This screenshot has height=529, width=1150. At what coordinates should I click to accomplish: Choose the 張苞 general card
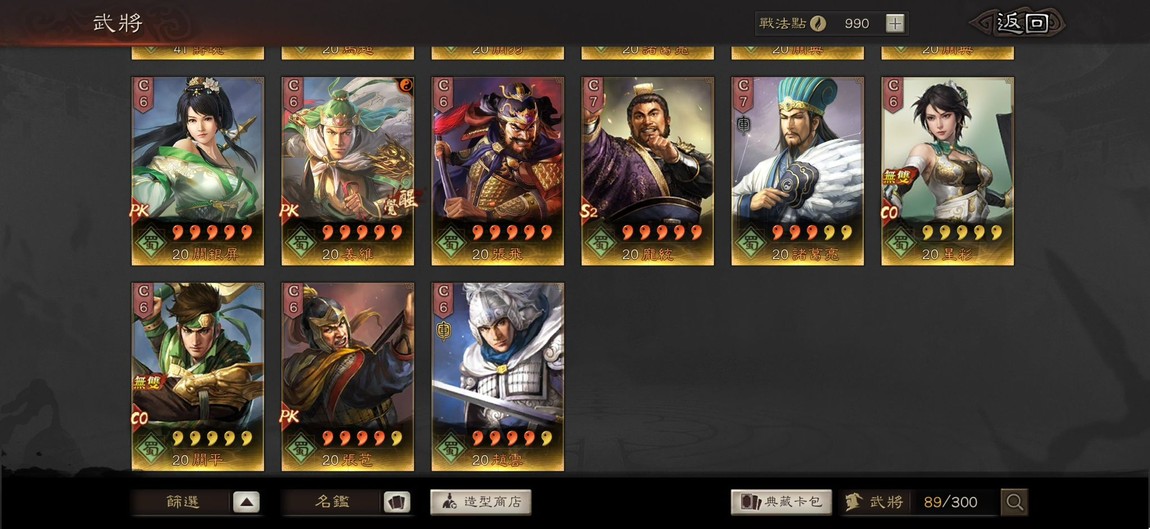348,376
